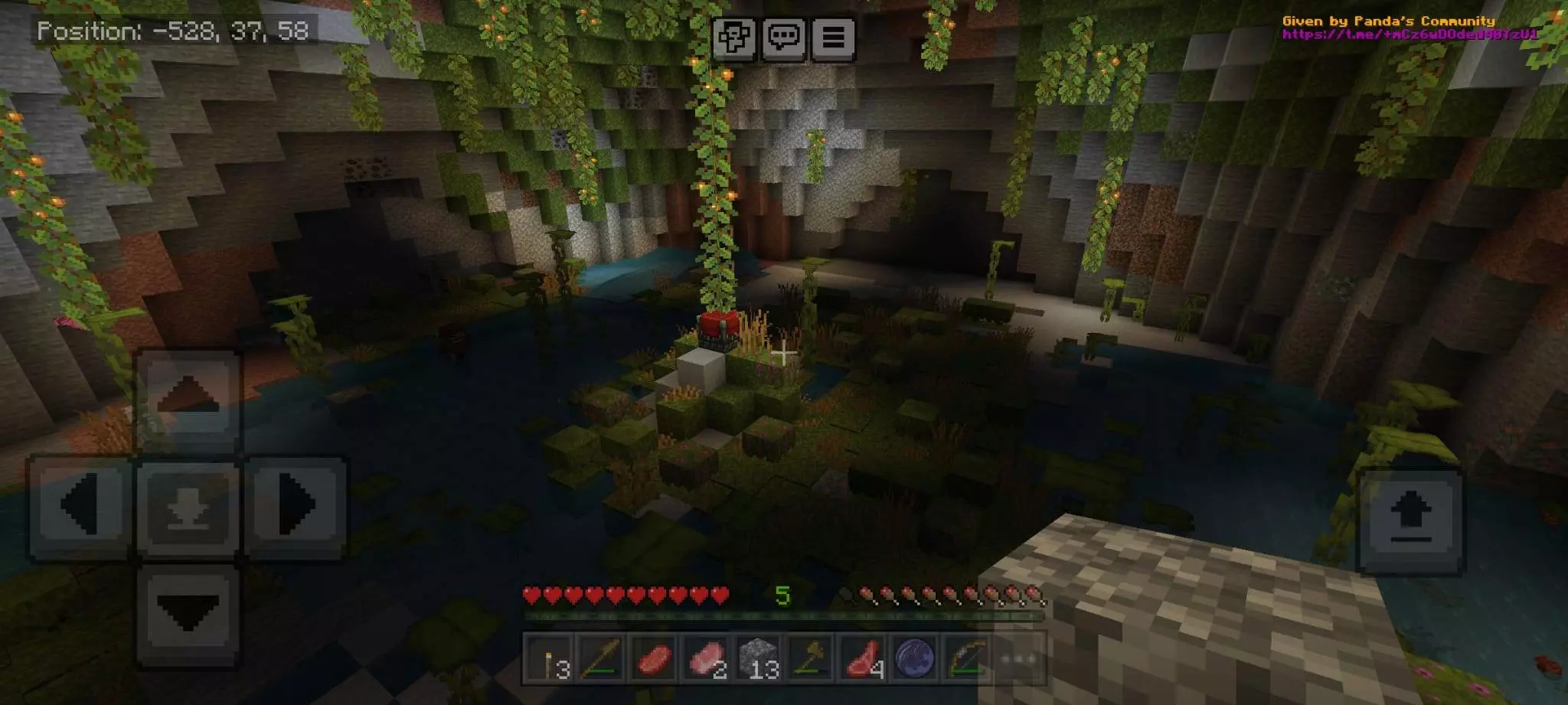Select the torch stack of 3
The image size is (1568, 705).
550,658
